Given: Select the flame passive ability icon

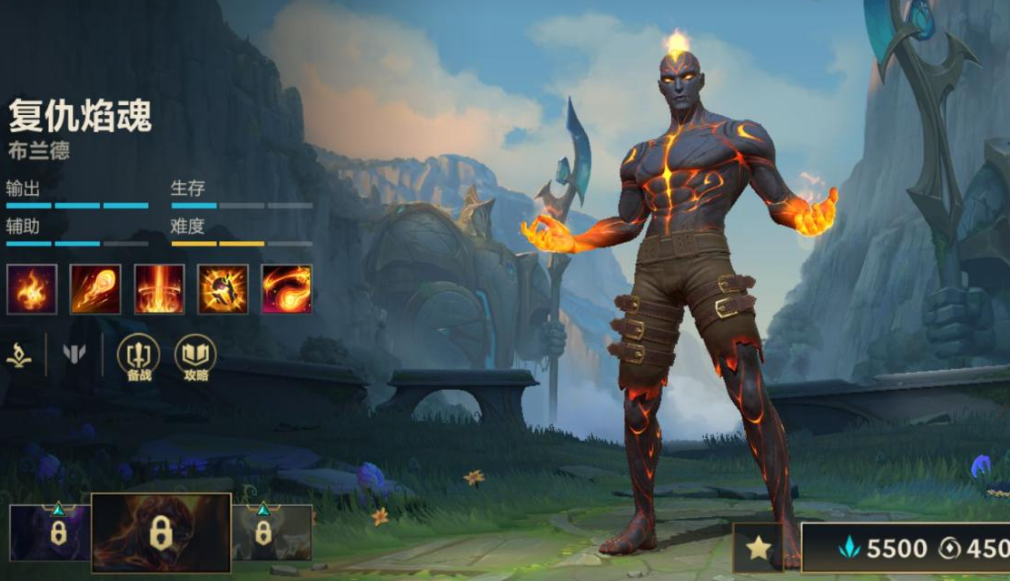Looking at the screenshot, I should 32,289.
